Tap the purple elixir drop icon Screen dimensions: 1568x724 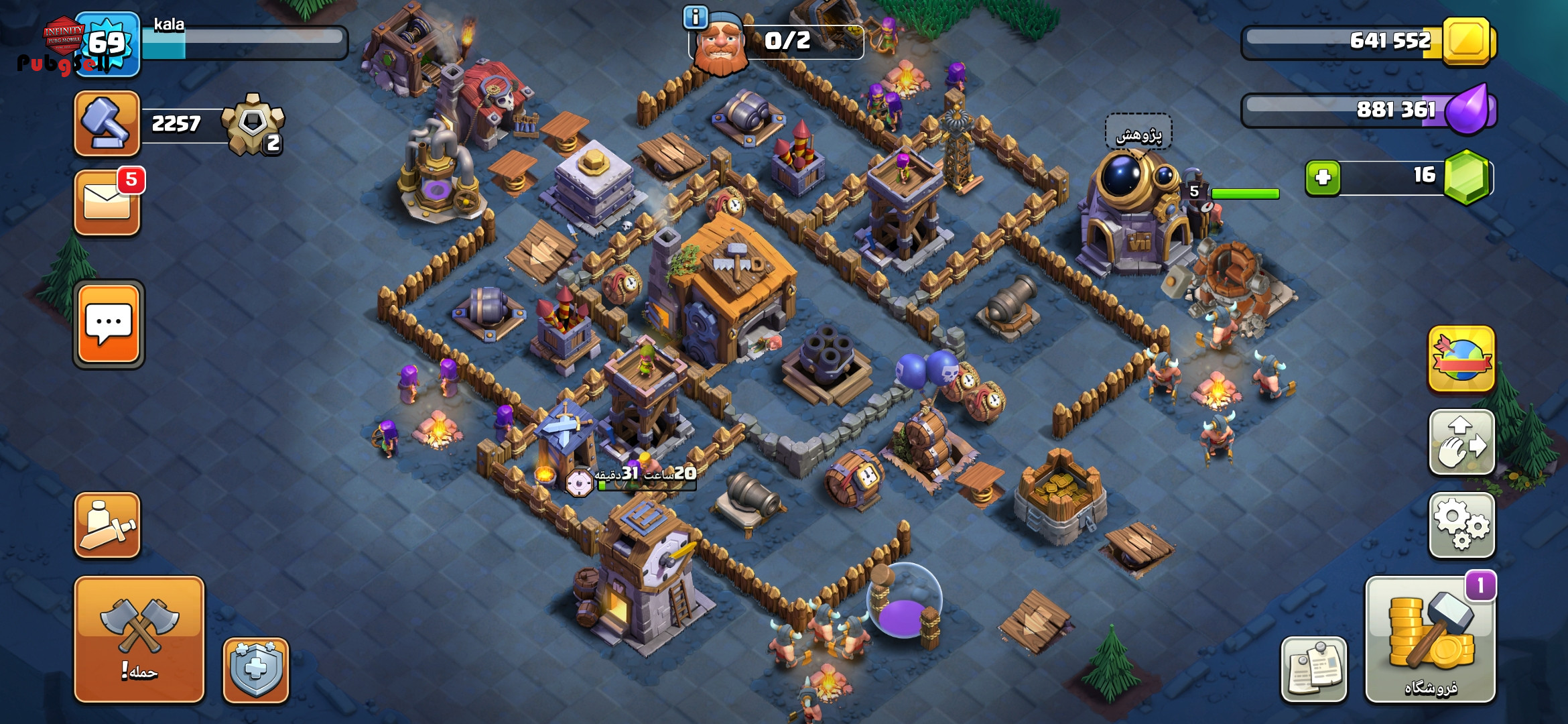tap(1467, 109)
